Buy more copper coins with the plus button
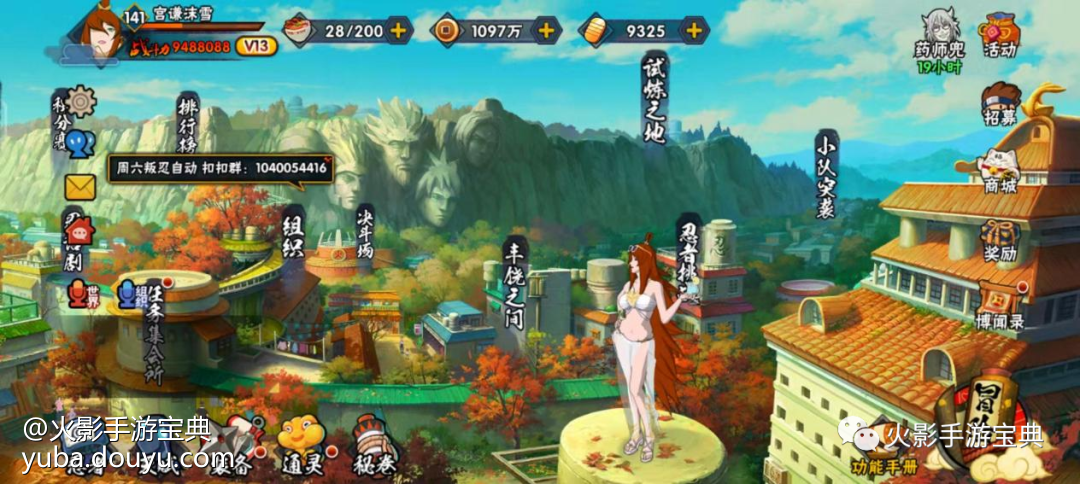Image resolution: width=1080 pixels, height=484 pixels. (546, 30)
